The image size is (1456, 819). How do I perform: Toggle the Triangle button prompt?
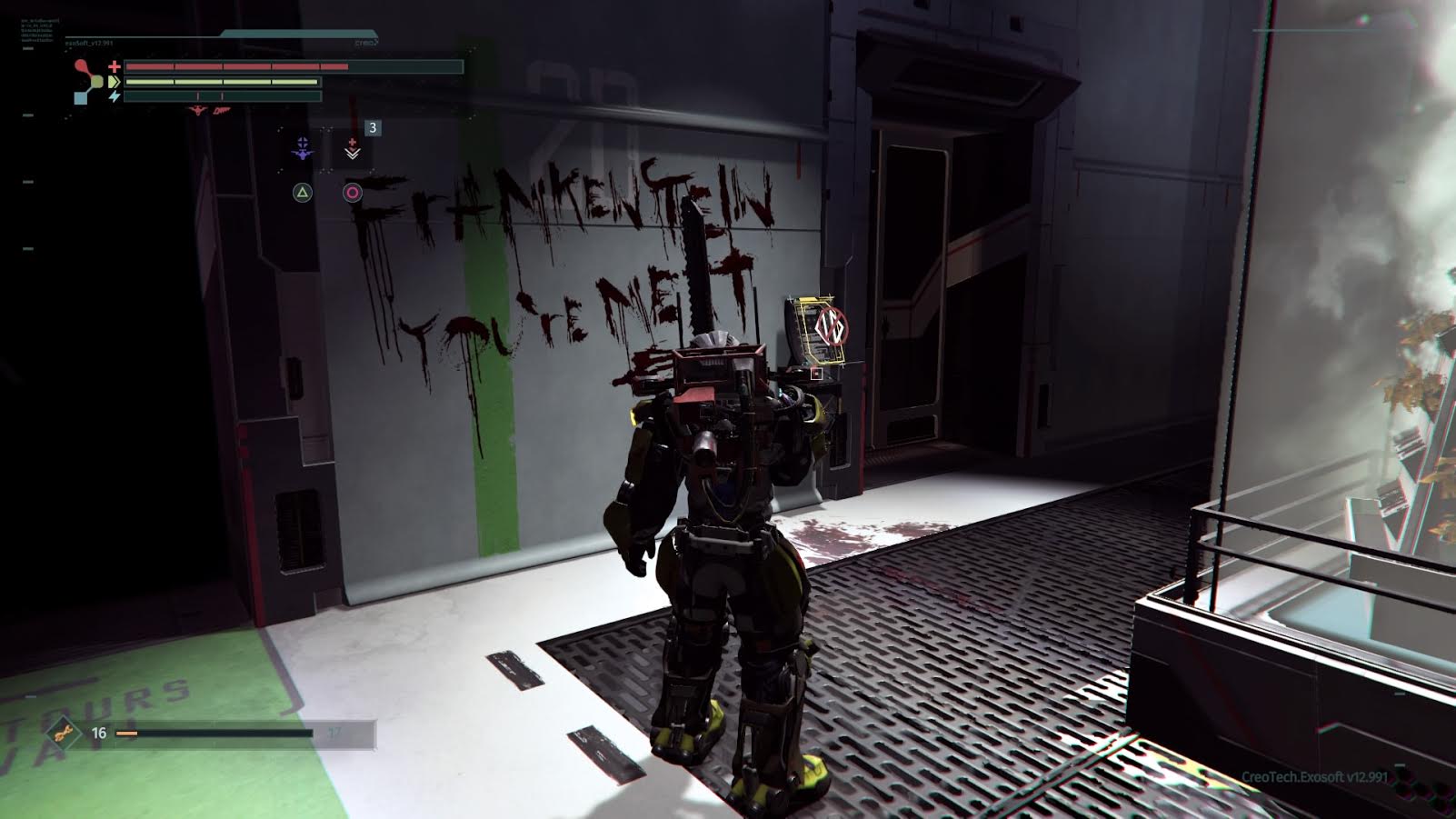pyautogui.click(x=304, y=191)
